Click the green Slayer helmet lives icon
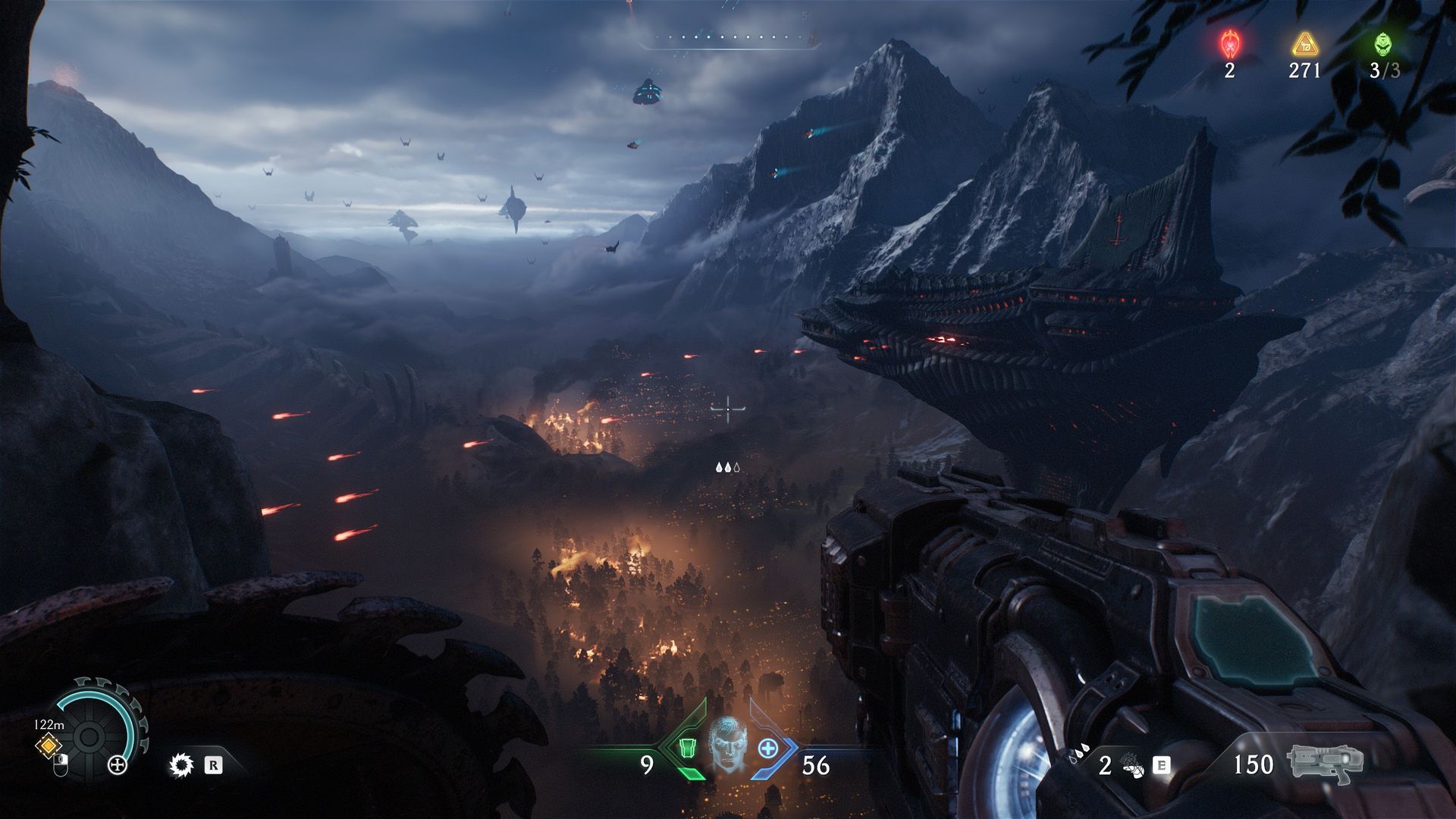 1384,45
